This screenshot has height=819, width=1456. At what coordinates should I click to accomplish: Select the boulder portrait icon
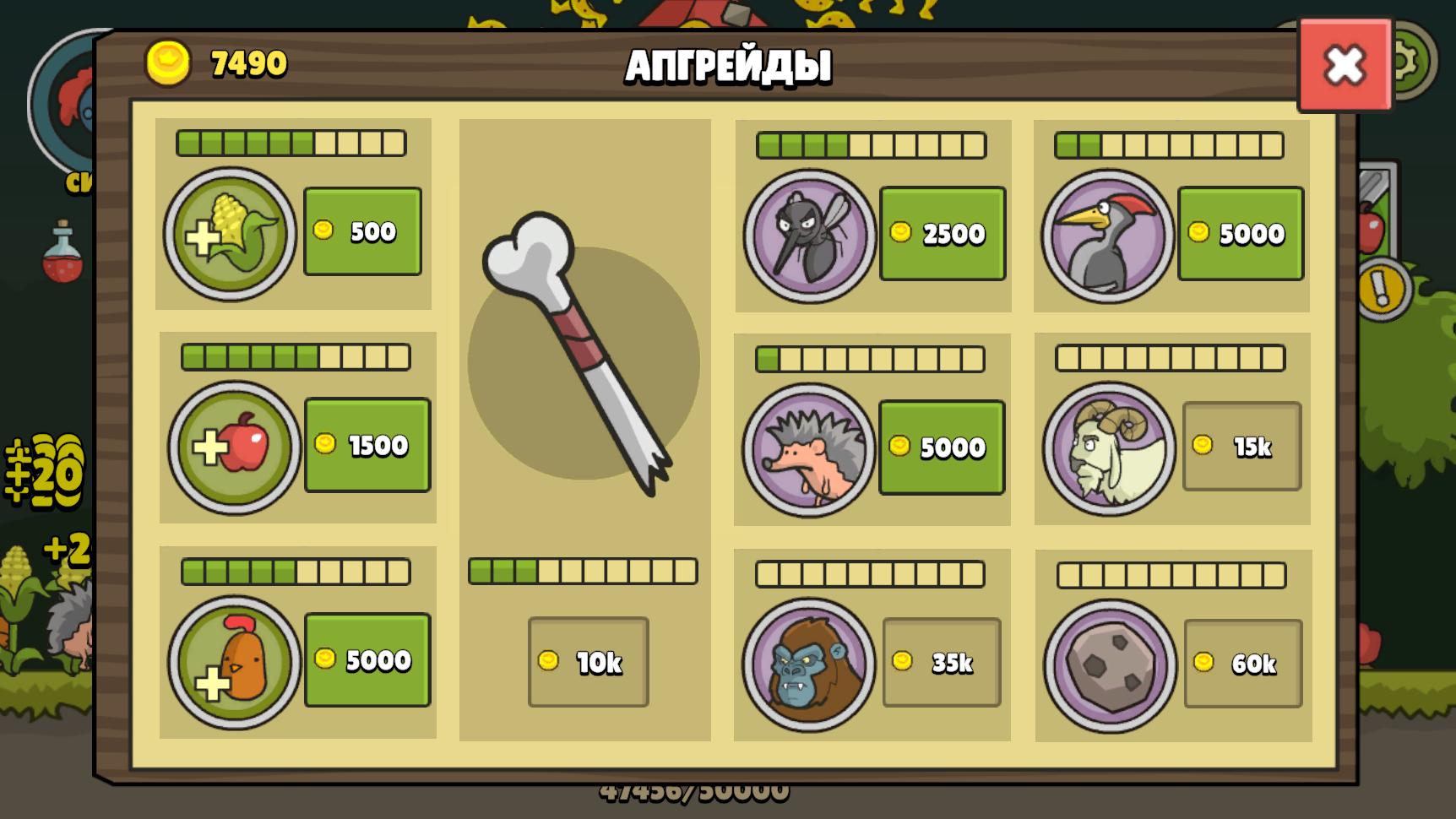point(1111,666)
